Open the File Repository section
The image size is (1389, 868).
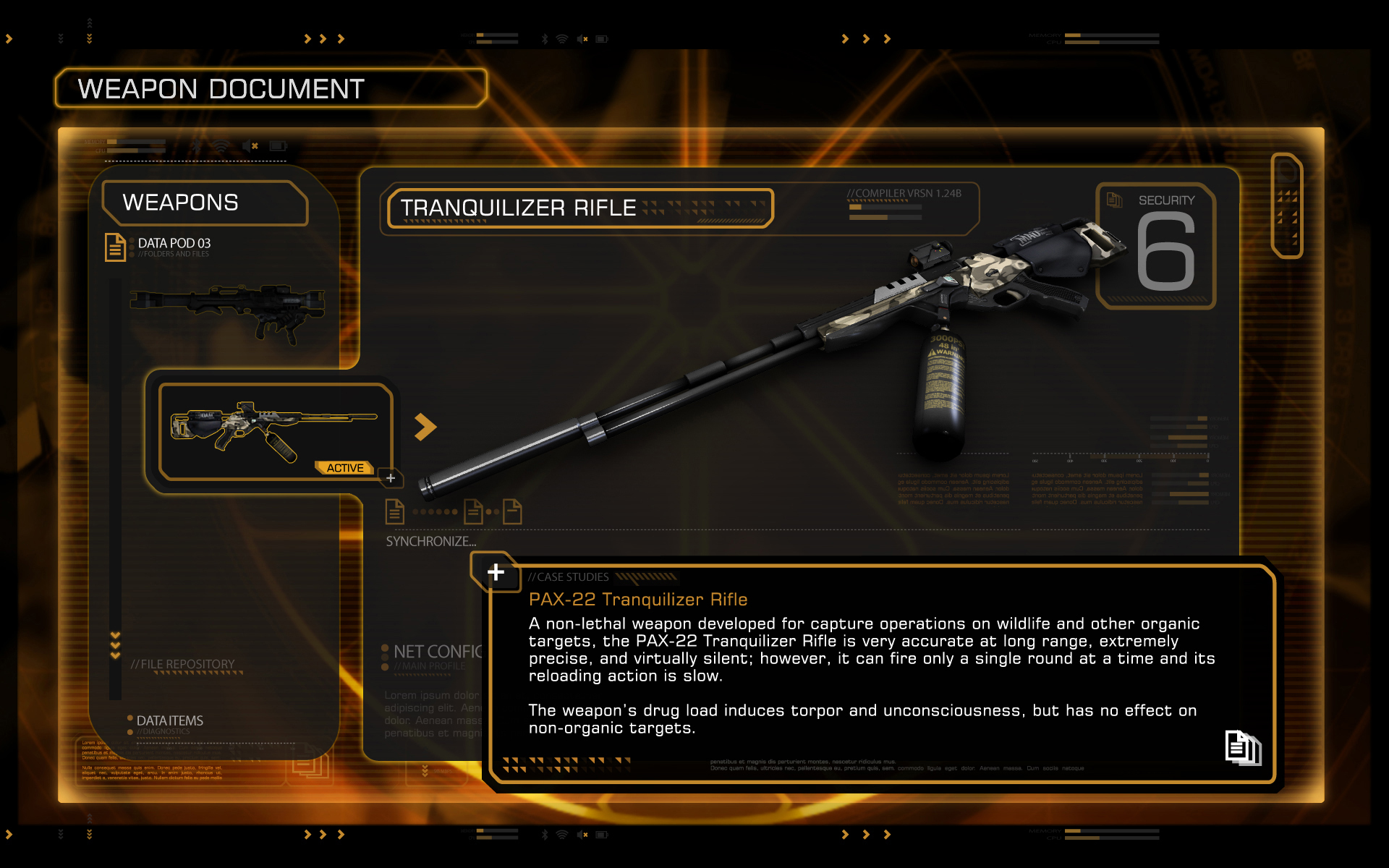pyautogui.click(x=183, y=664)
